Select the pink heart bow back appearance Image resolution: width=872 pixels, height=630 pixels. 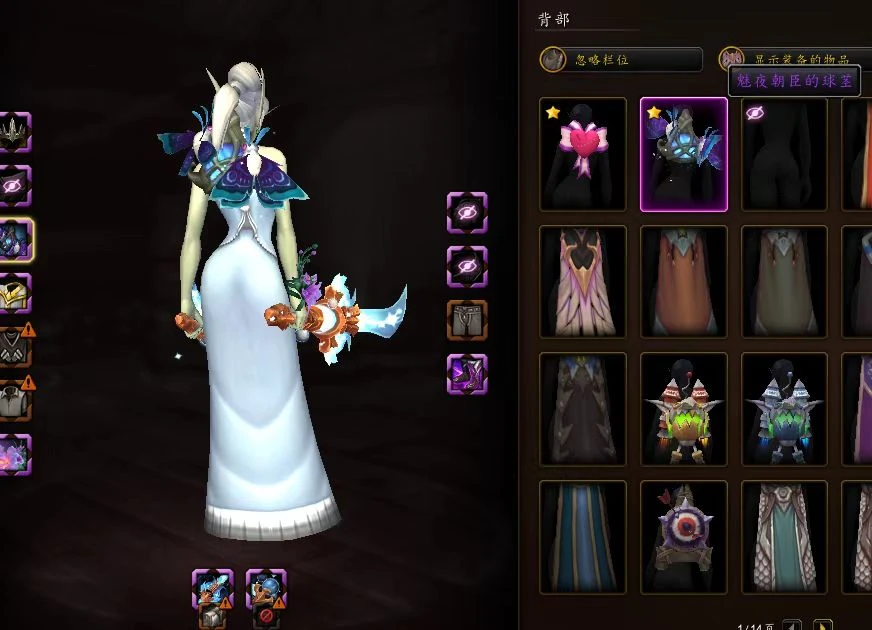point(583,154)
